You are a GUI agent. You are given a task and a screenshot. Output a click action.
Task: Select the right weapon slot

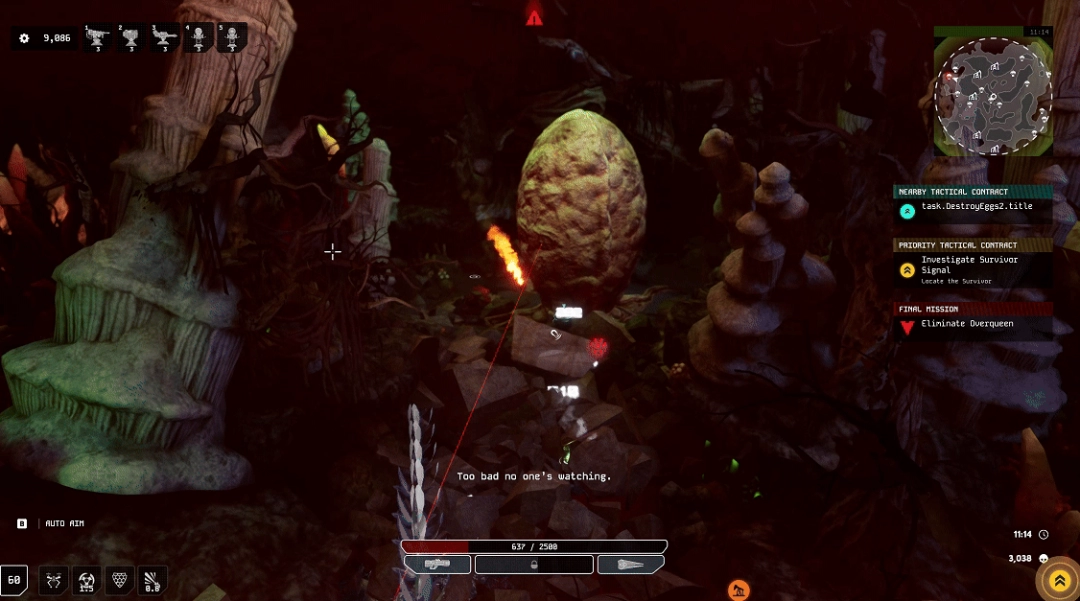630,564
